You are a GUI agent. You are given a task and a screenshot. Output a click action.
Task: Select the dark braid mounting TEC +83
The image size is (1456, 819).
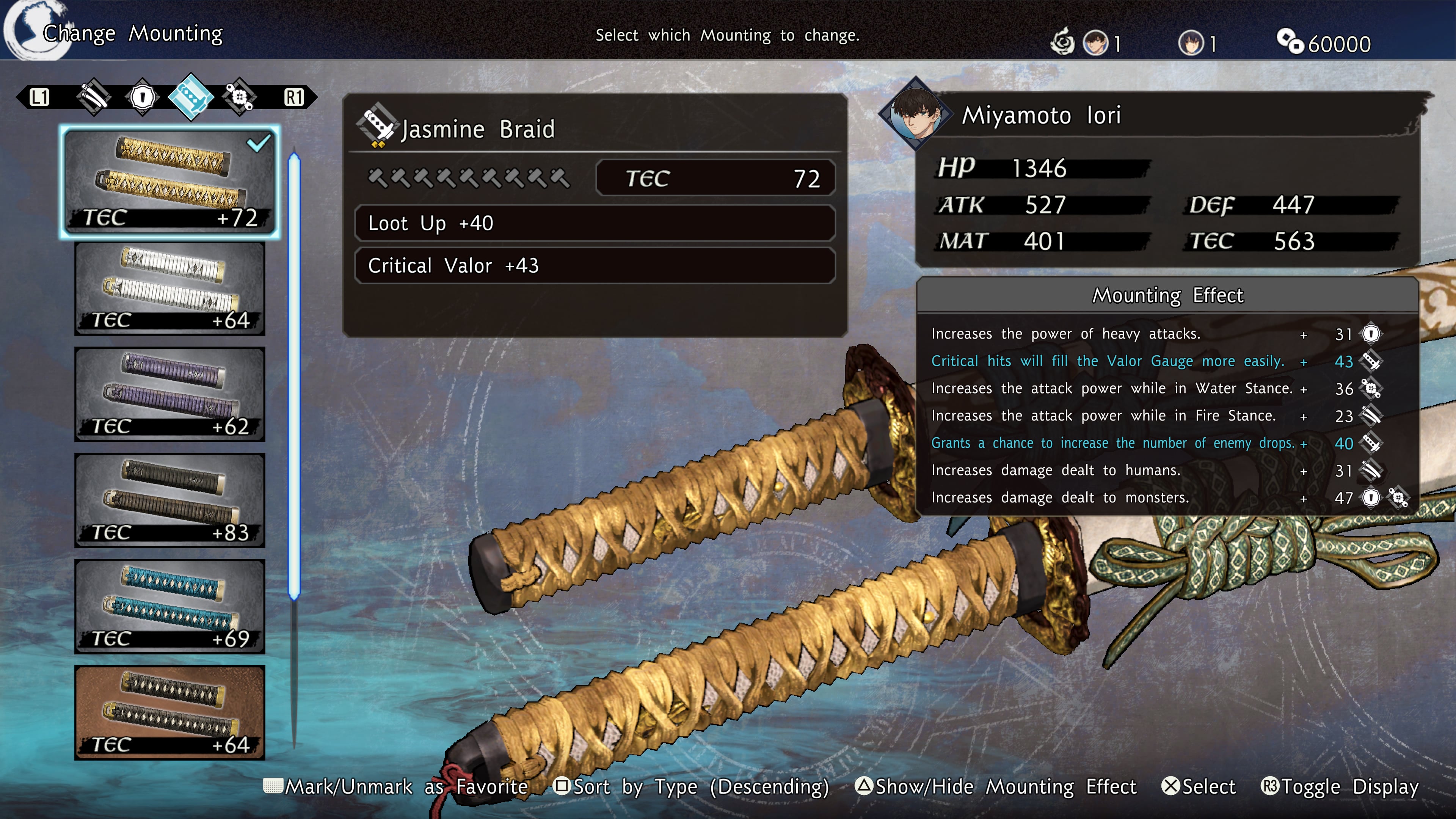point(169,501)
